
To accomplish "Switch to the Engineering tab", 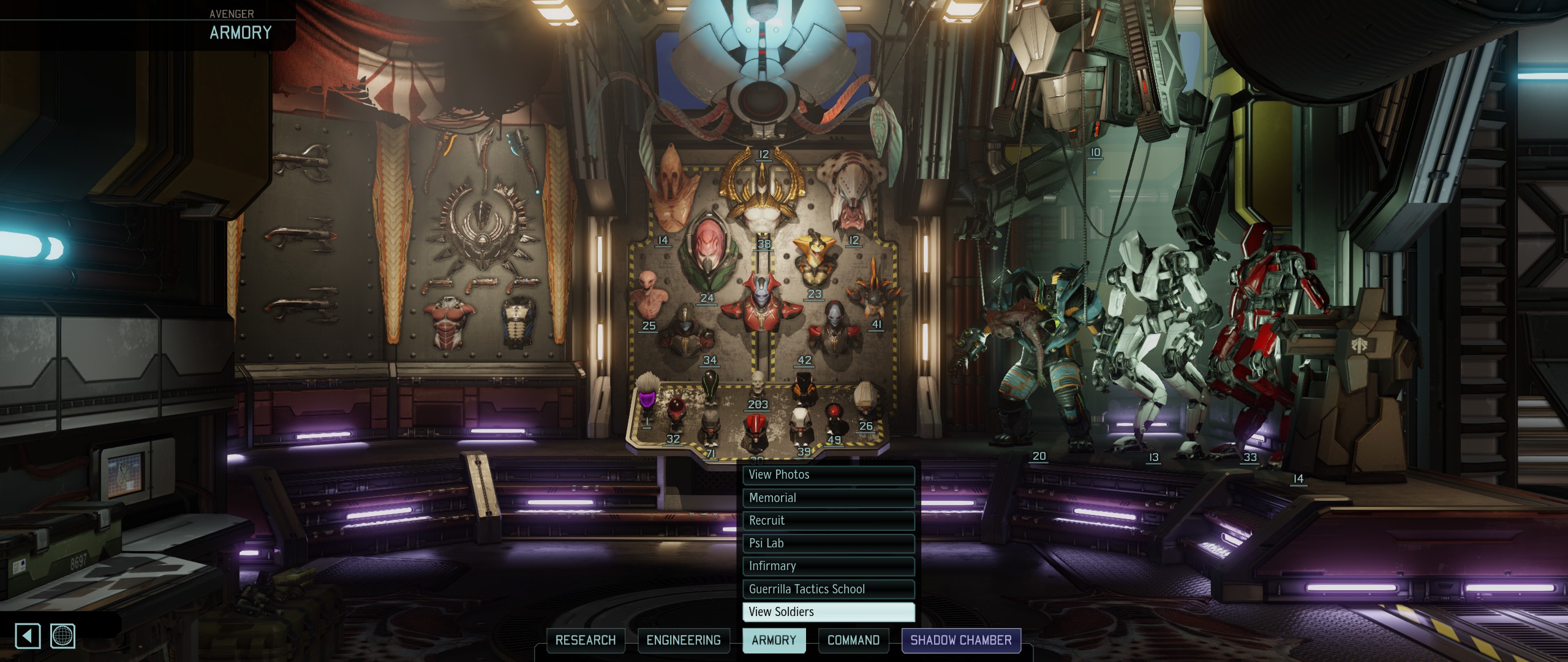I will (684, 641).
